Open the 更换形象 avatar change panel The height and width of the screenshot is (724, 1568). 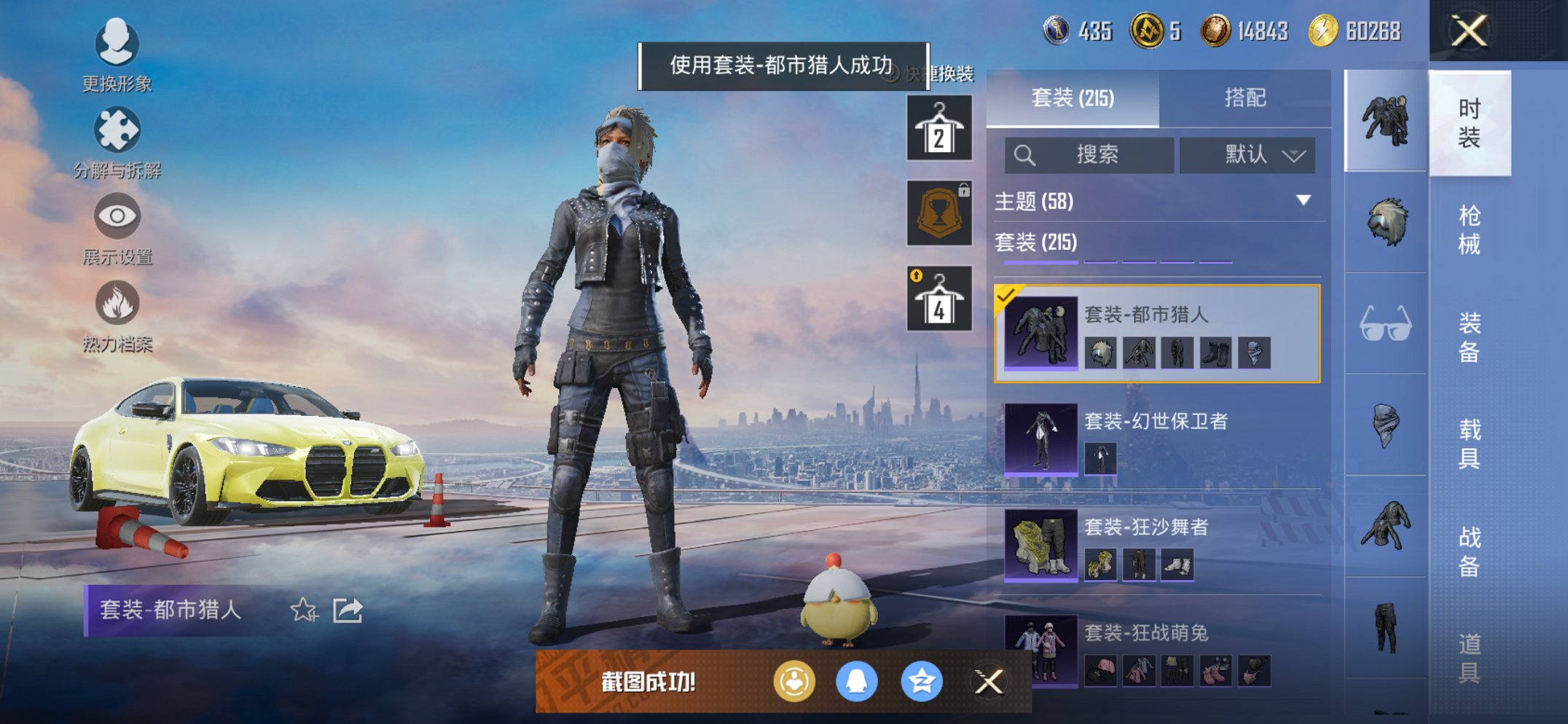tap(117, 44)
